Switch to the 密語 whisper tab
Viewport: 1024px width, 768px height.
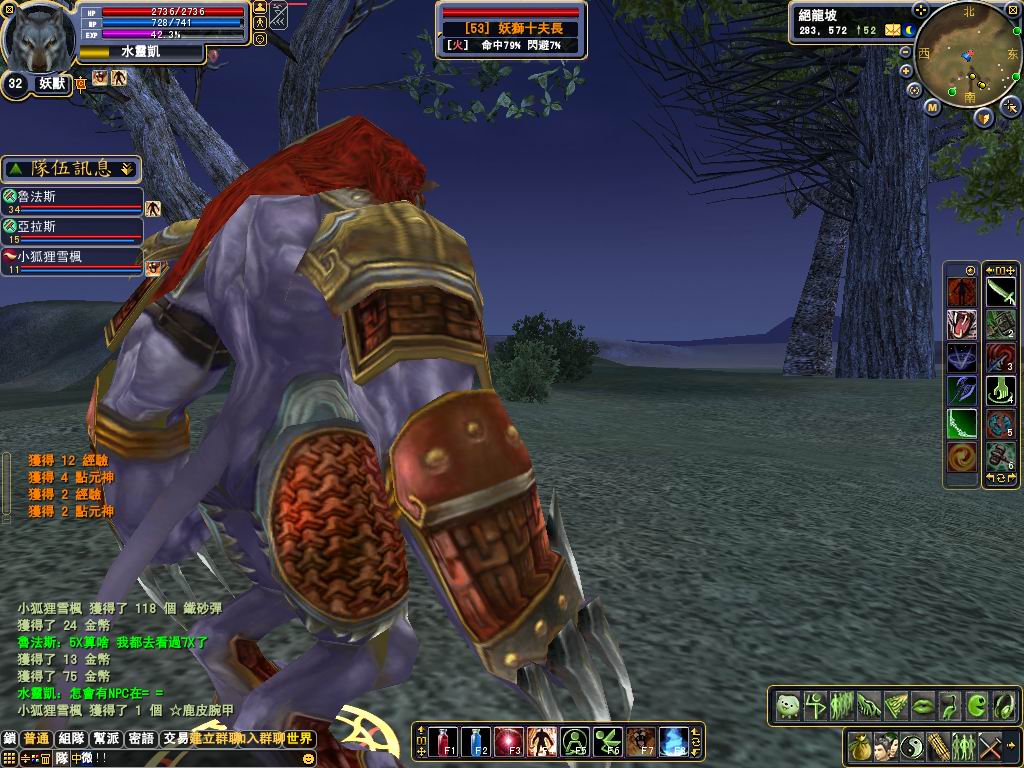pyautogui.click(x=141, y=739)
